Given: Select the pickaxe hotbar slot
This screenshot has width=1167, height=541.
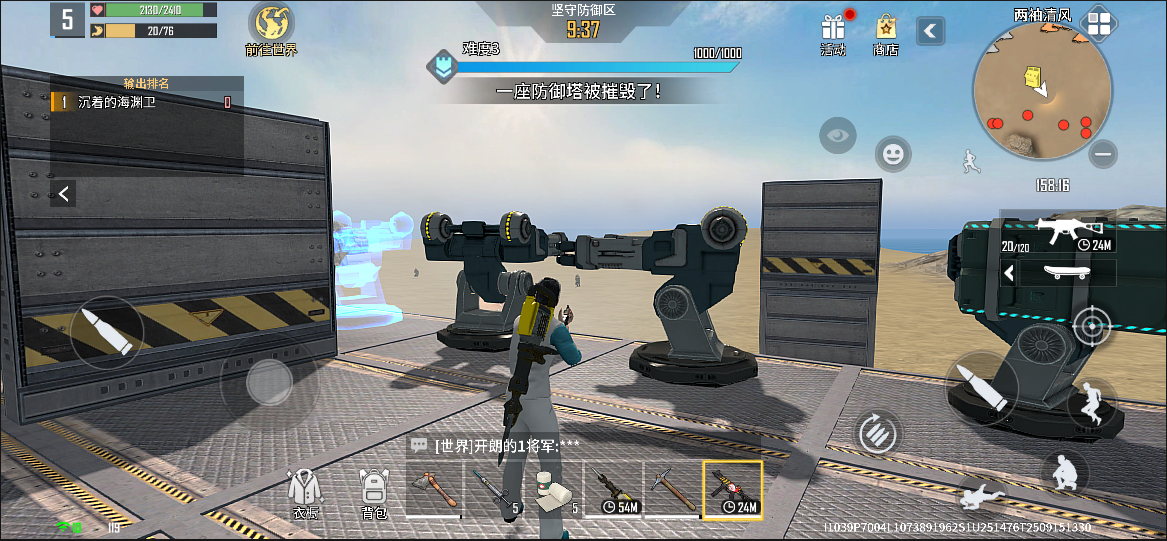Looking at the screenshot, I should pos(673,489).
